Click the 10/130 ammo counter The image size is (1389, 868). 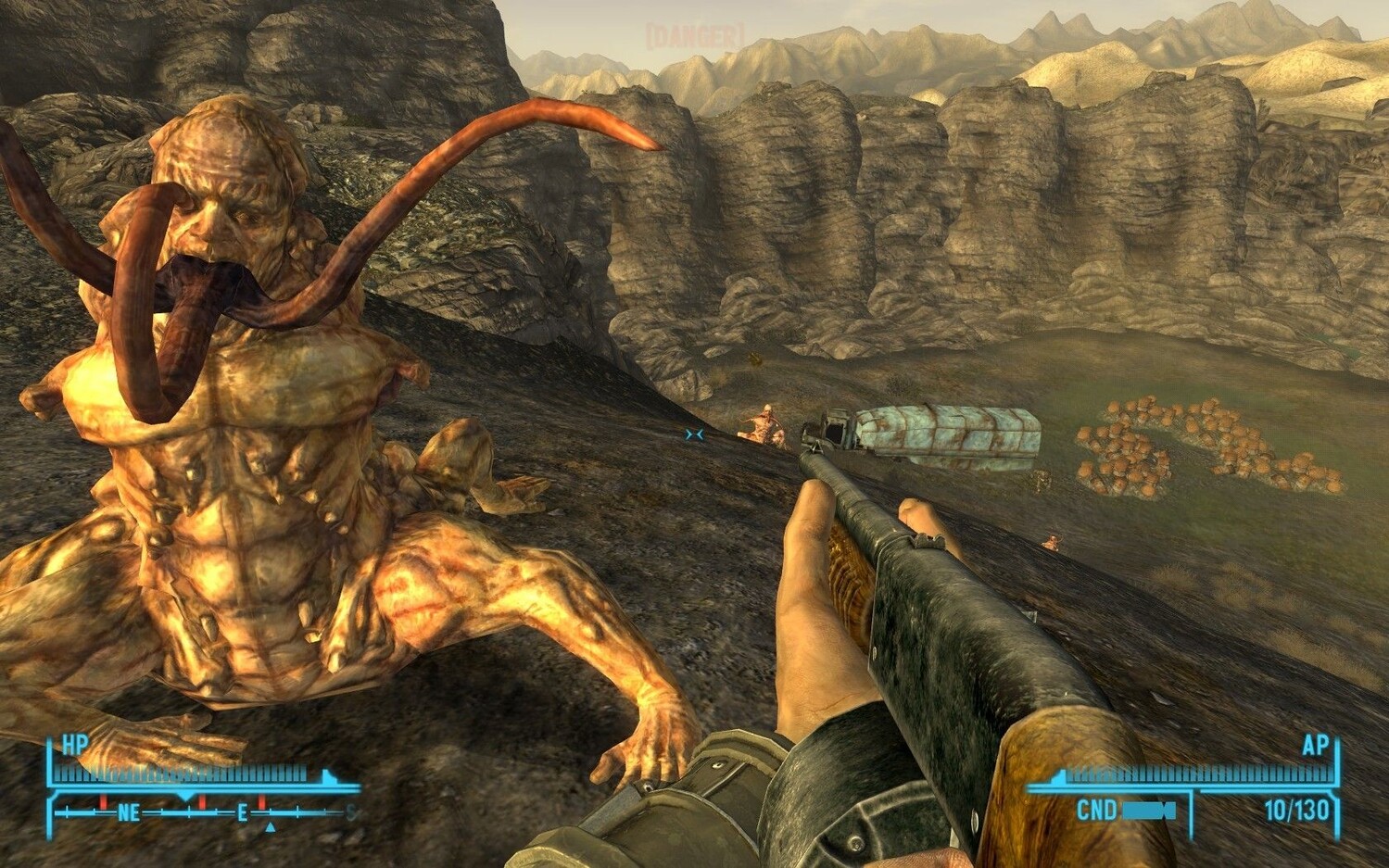(x=1296, y=810)
